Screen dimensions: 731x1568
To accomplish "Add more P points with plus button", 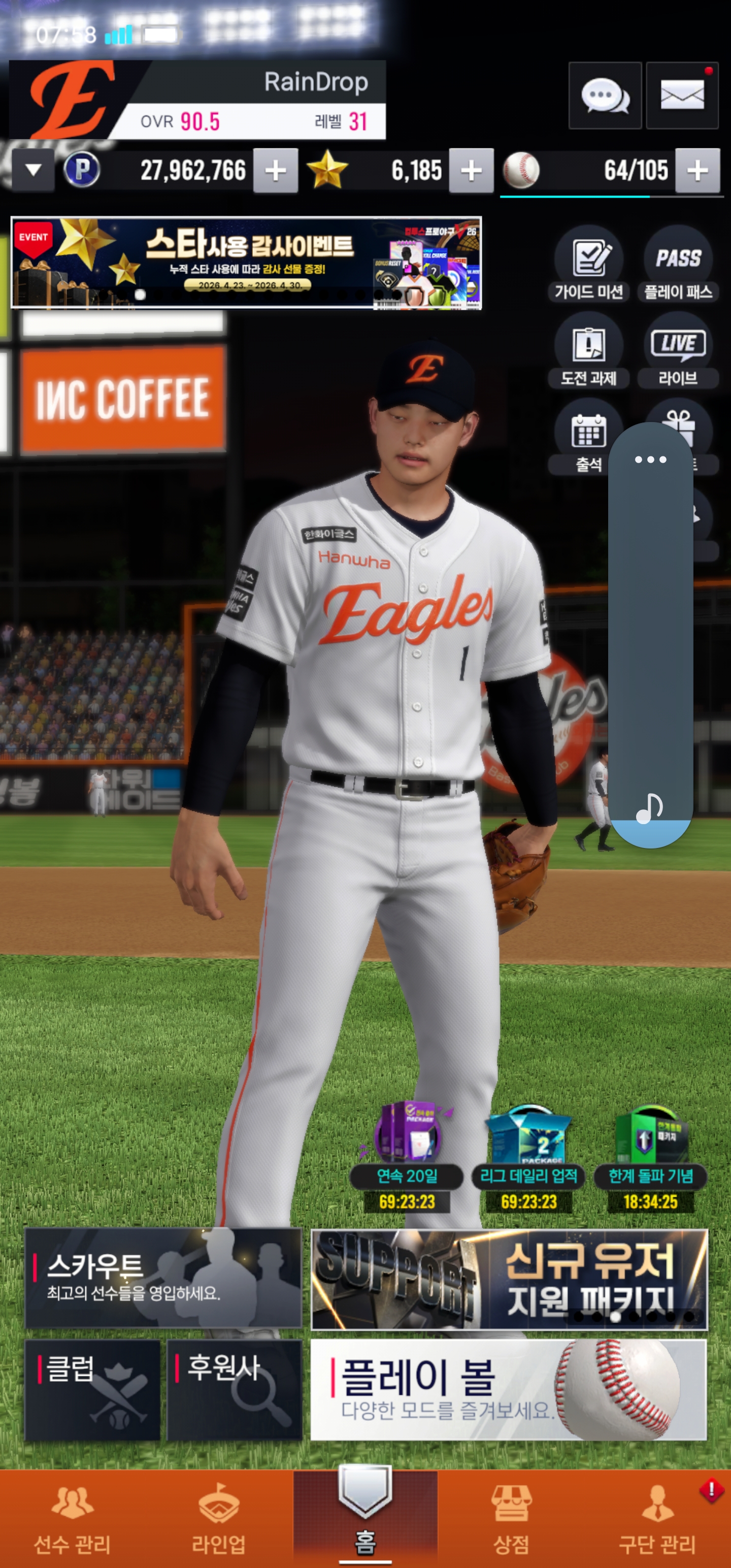I will click(275, 171).
